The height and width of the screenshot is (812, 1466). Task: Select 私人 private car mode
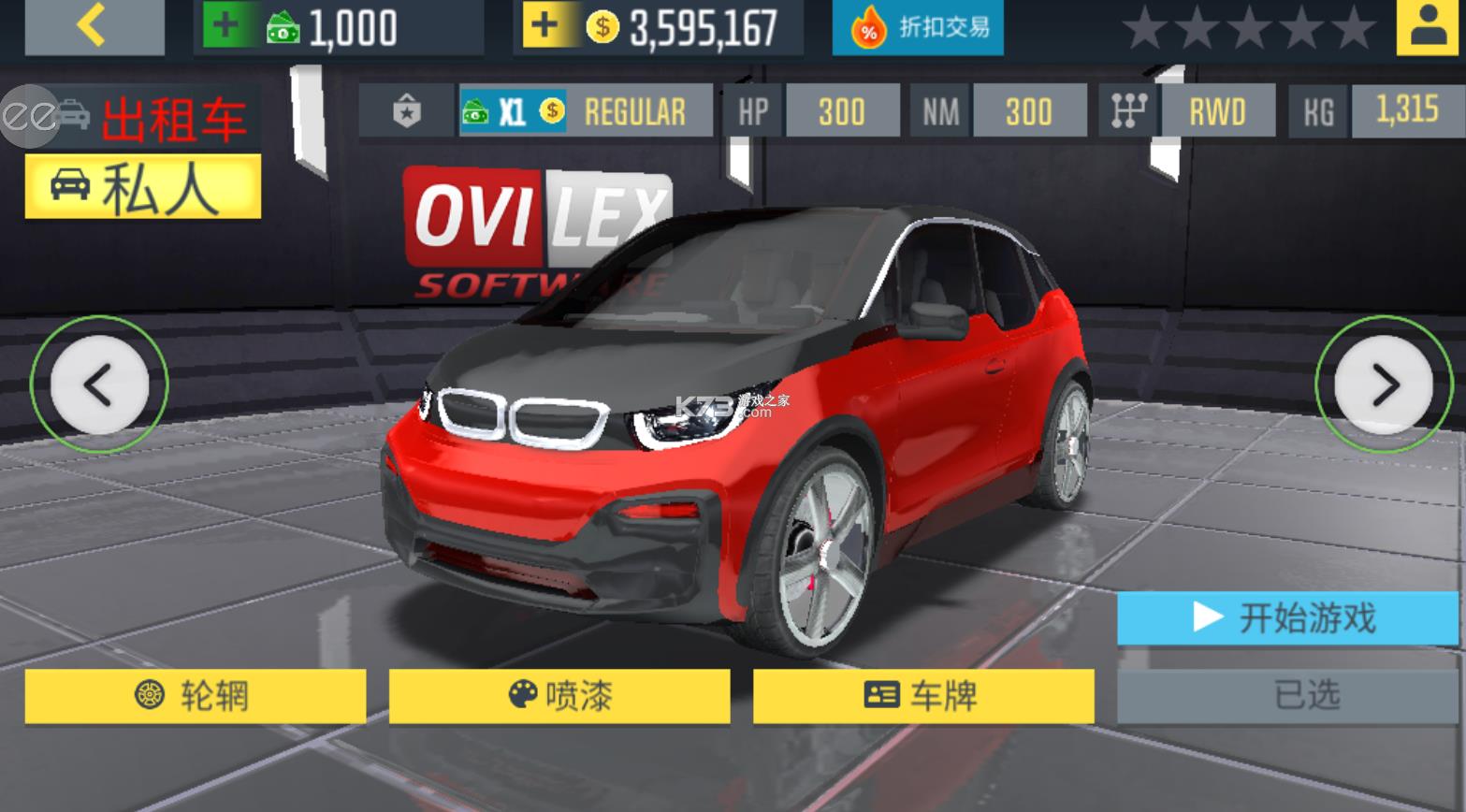pos(142,186)
